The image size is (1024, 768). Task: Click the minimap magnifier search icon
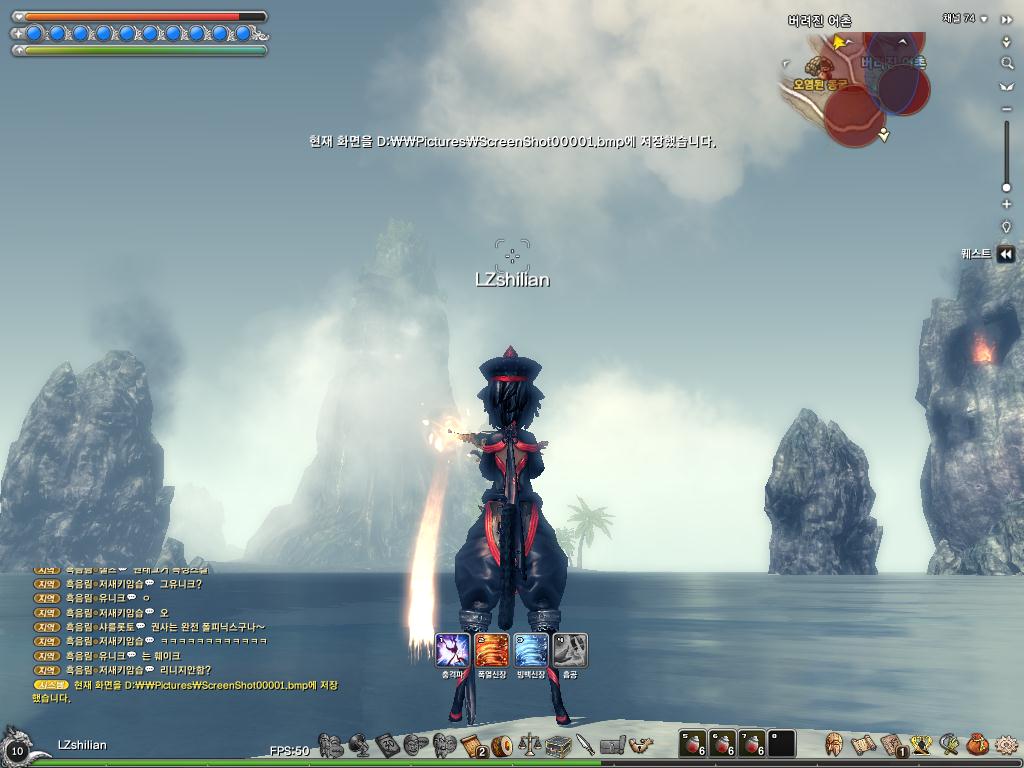pyautogui.click(x=1006, y=63)
